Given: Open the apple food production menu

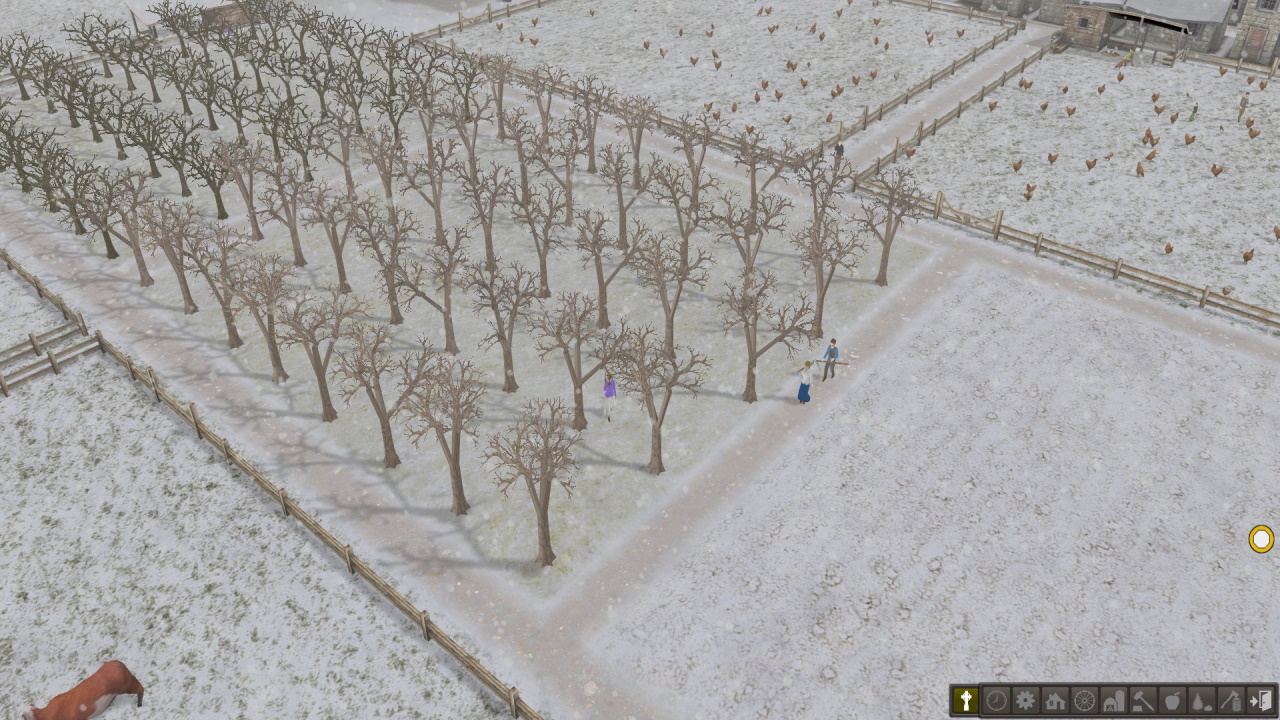Looking at the screenshot, I should [x=1172, y=700].
